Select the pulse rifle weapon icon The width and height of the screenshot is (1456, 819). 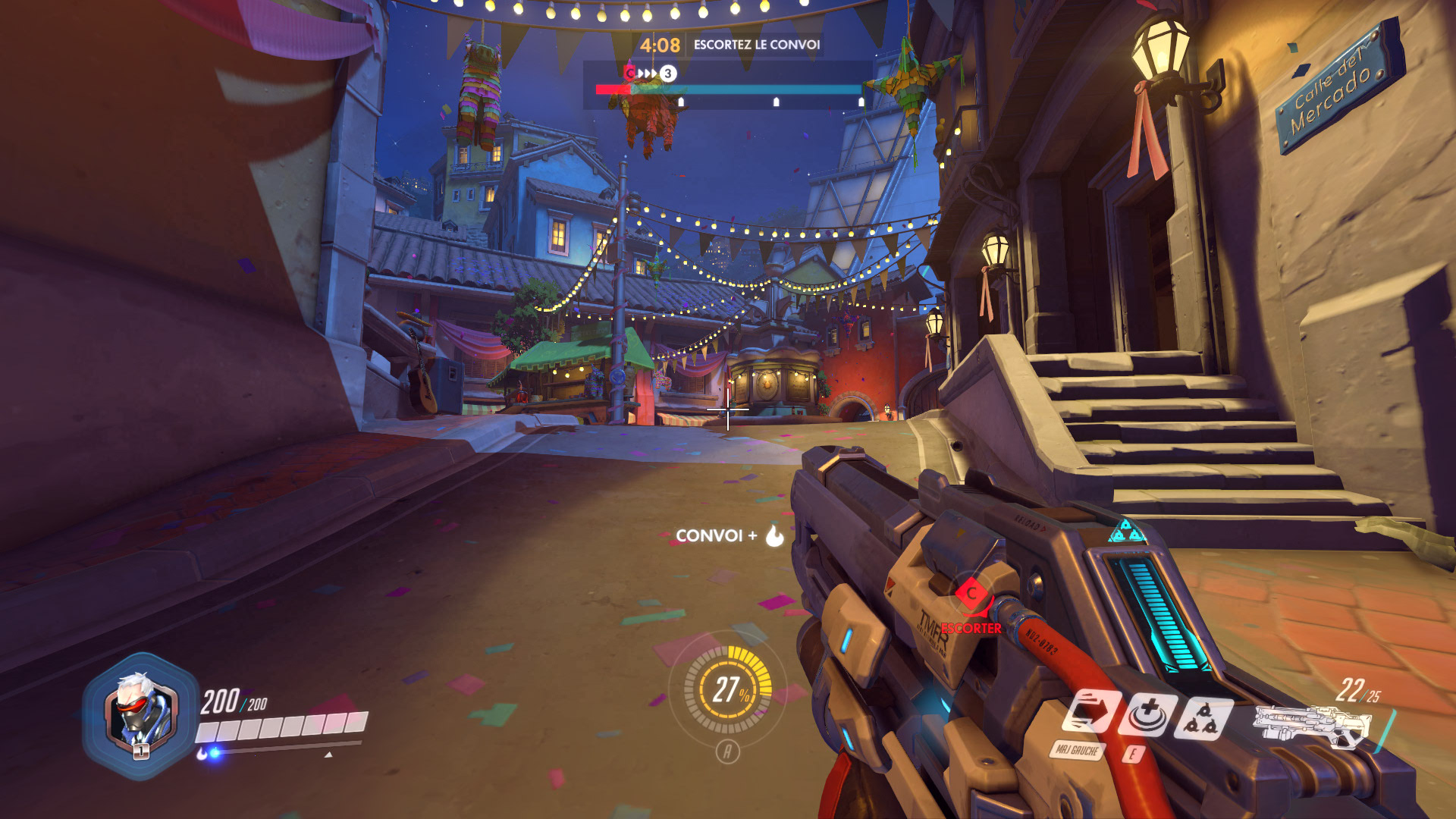point(1312,724)
